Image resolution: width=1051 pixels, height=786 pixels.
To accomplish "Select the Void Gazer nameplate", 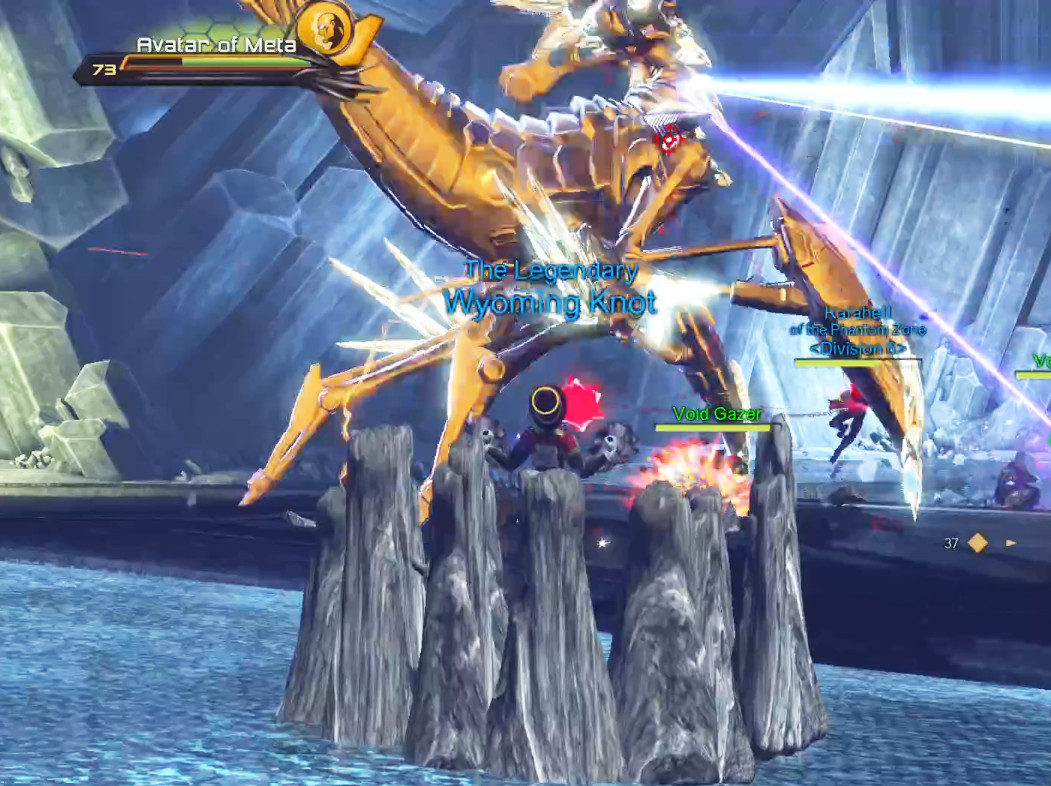I will click(717, 414).
